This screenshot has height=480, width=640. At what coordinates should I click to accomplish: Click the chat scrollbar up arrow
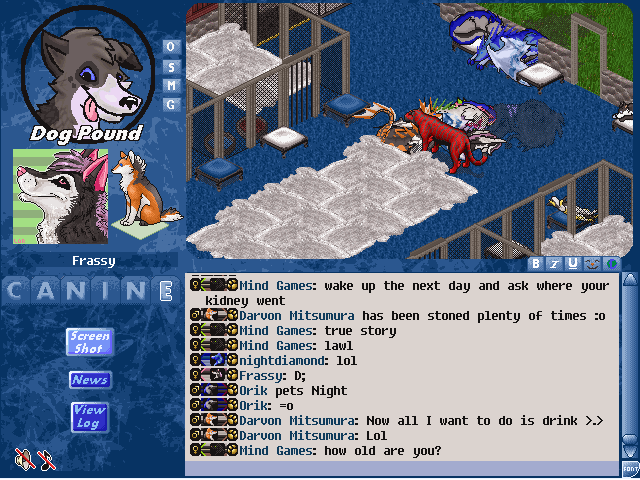point(630,281)
